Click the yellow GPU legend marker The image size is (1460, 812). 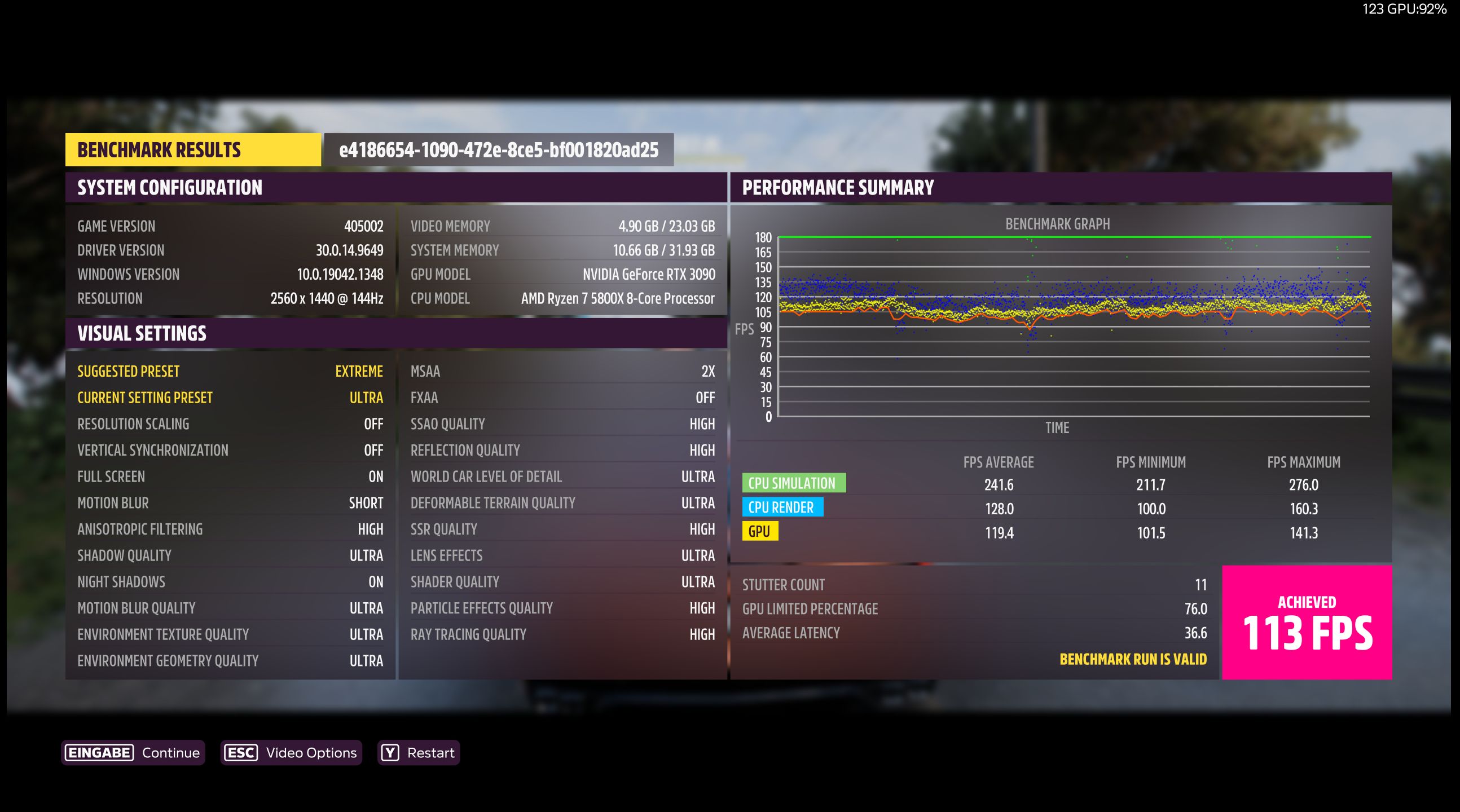[759, 532]
